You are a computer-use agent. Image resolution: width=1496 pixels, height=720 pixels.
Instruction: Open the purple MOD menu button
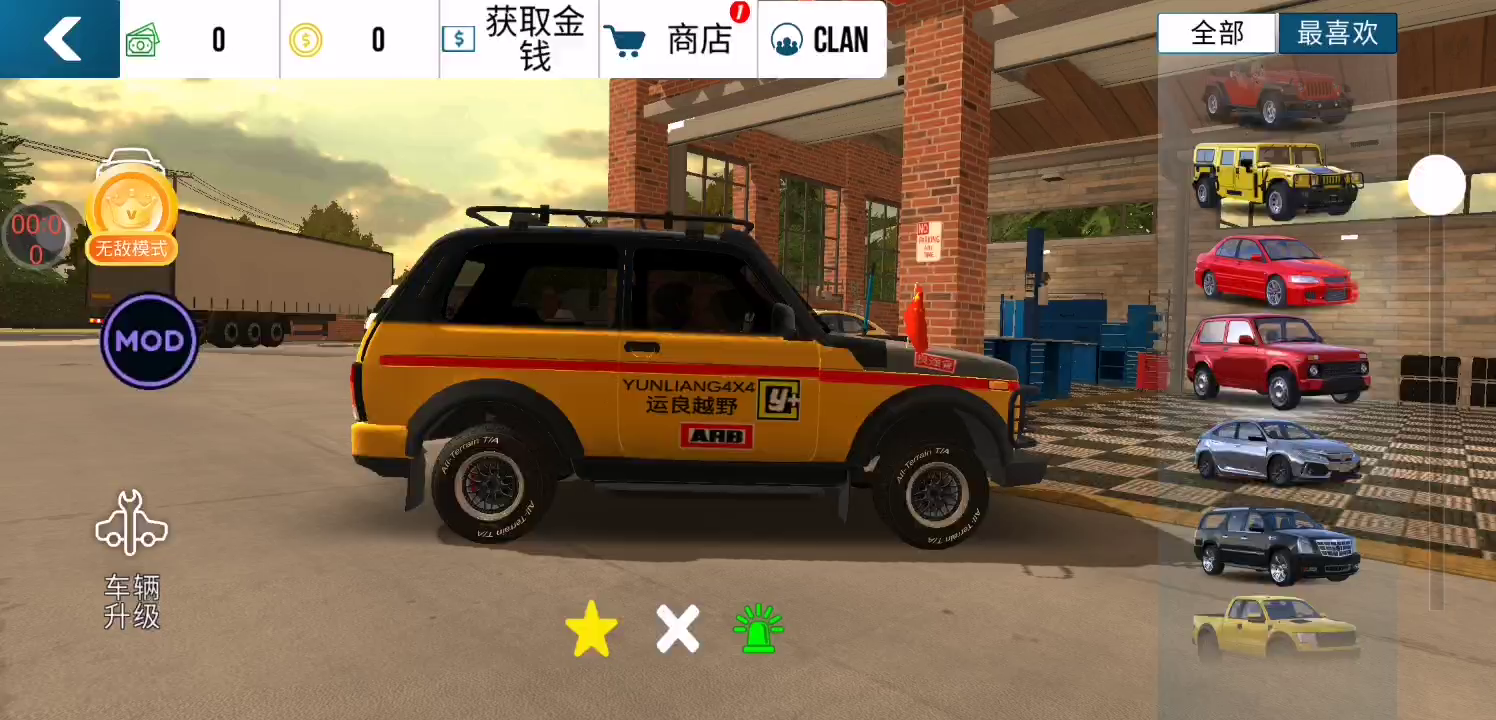tap(149, 341)
